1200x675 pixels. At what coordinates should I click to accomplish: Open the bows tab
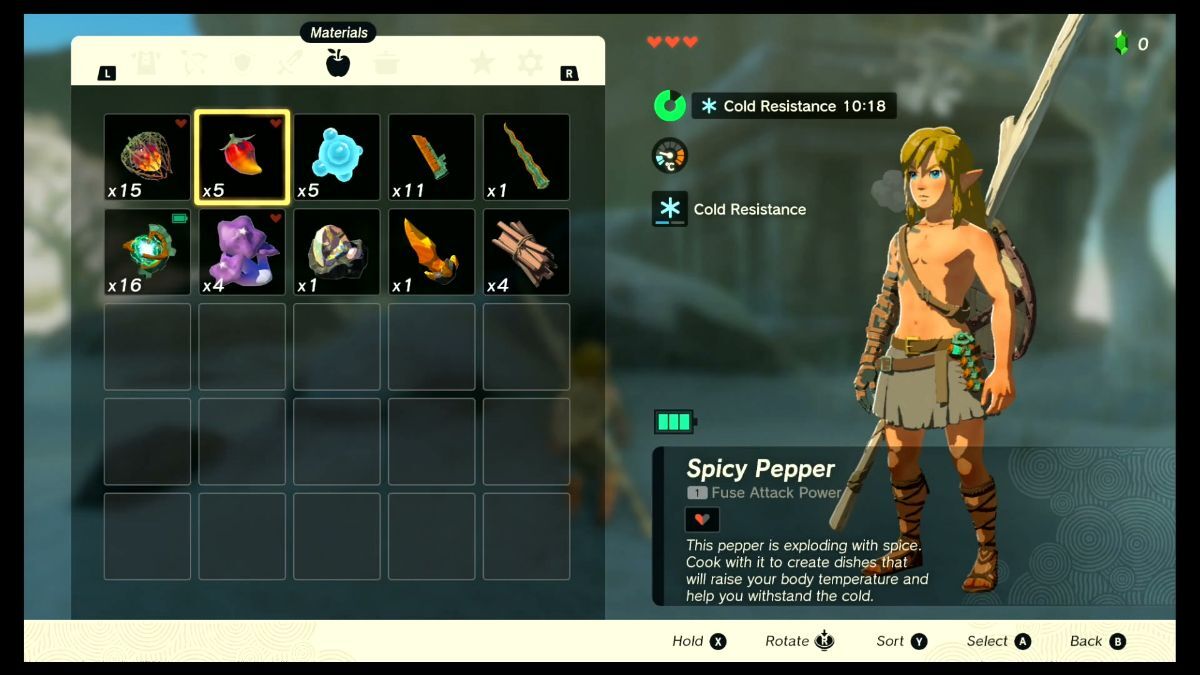pos(194,64)
